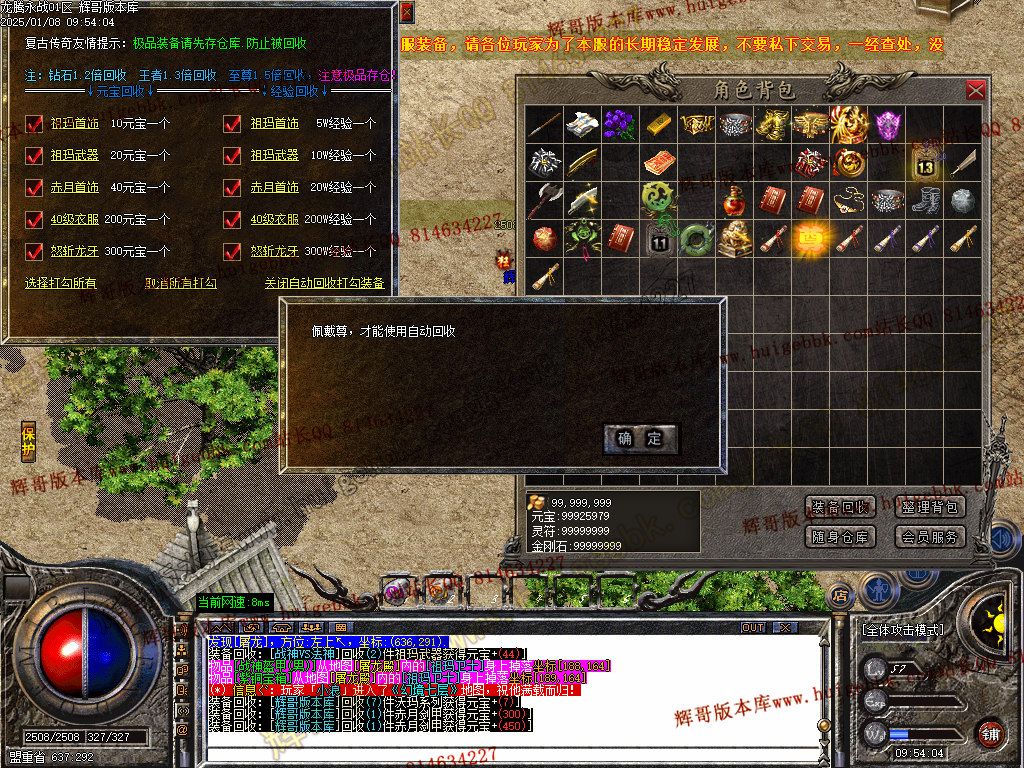Click 关闭自动回收打勾装备 link
1024x768 pixels.
point(324,284)
